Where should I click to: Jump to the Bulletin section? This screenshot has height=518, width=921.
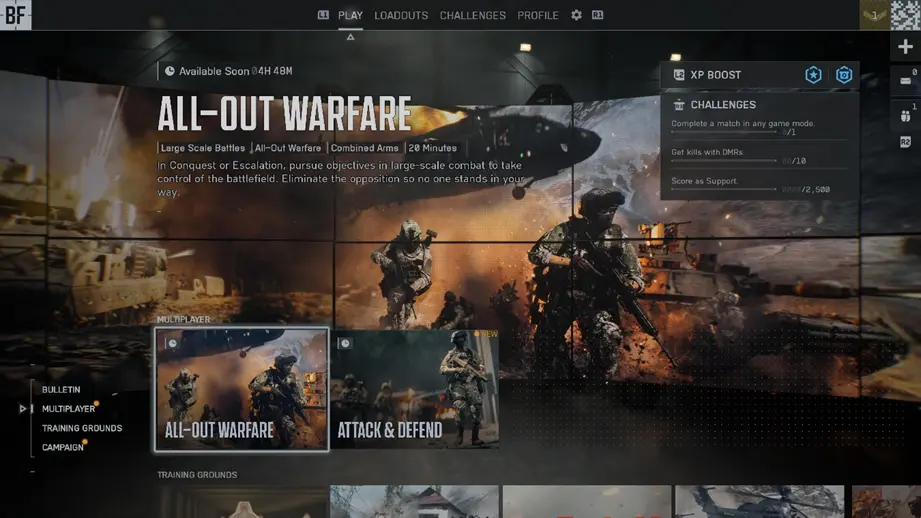click(61, 390)
